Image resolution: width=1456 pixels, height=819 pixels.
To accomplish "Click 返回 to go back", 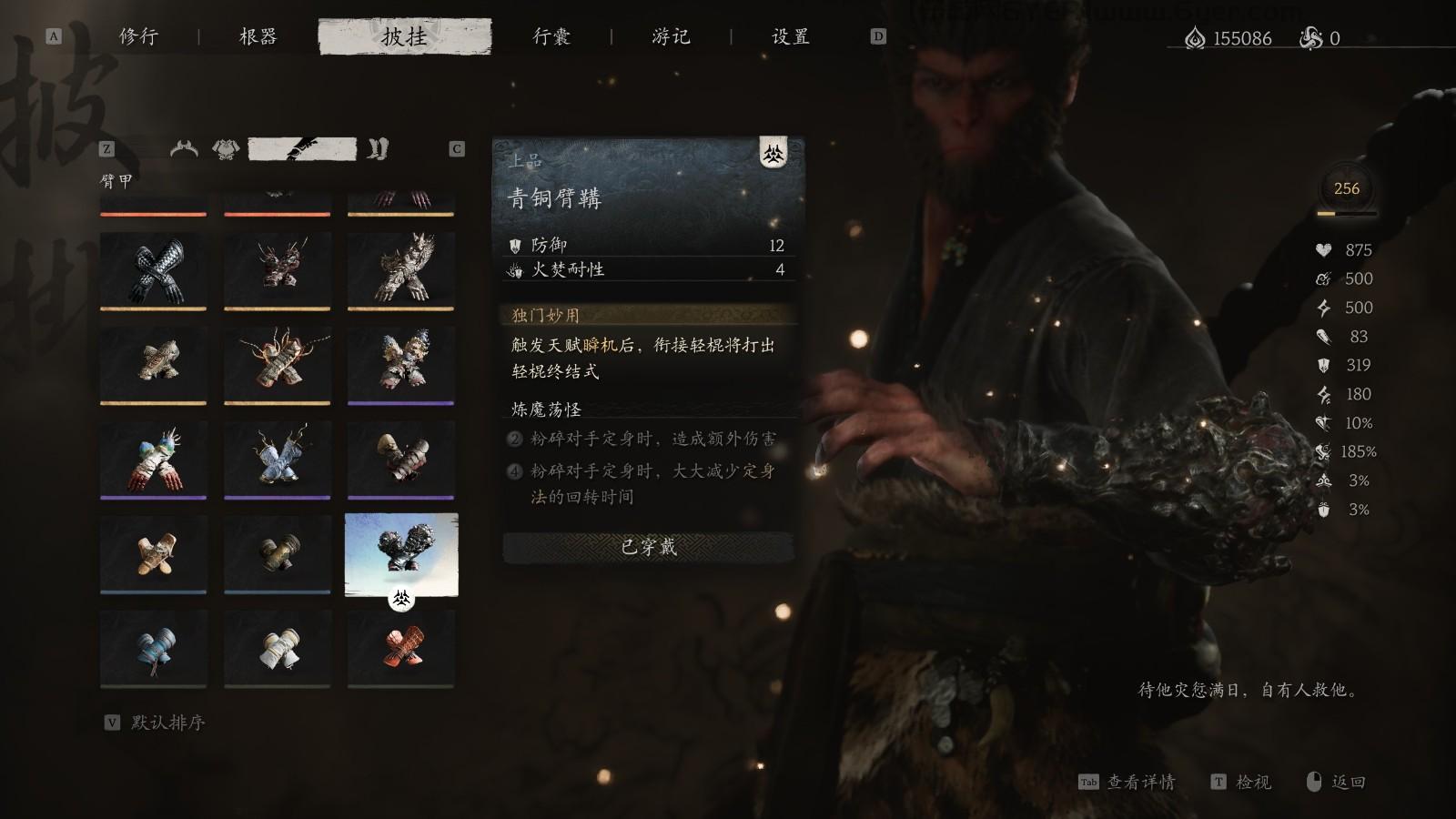I will (1350, 782).
